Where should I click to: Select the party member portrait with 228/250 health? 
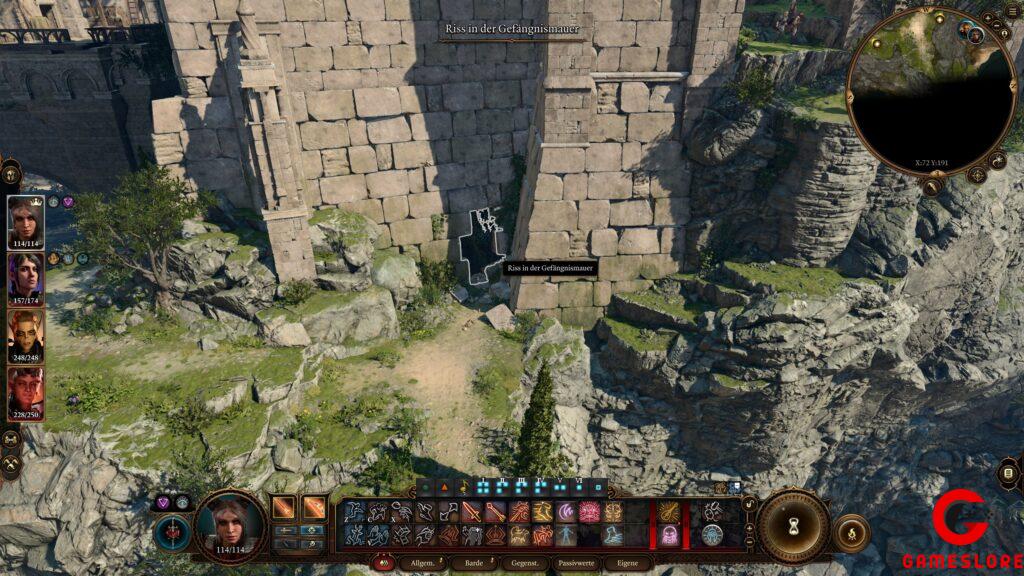(26, 392)
